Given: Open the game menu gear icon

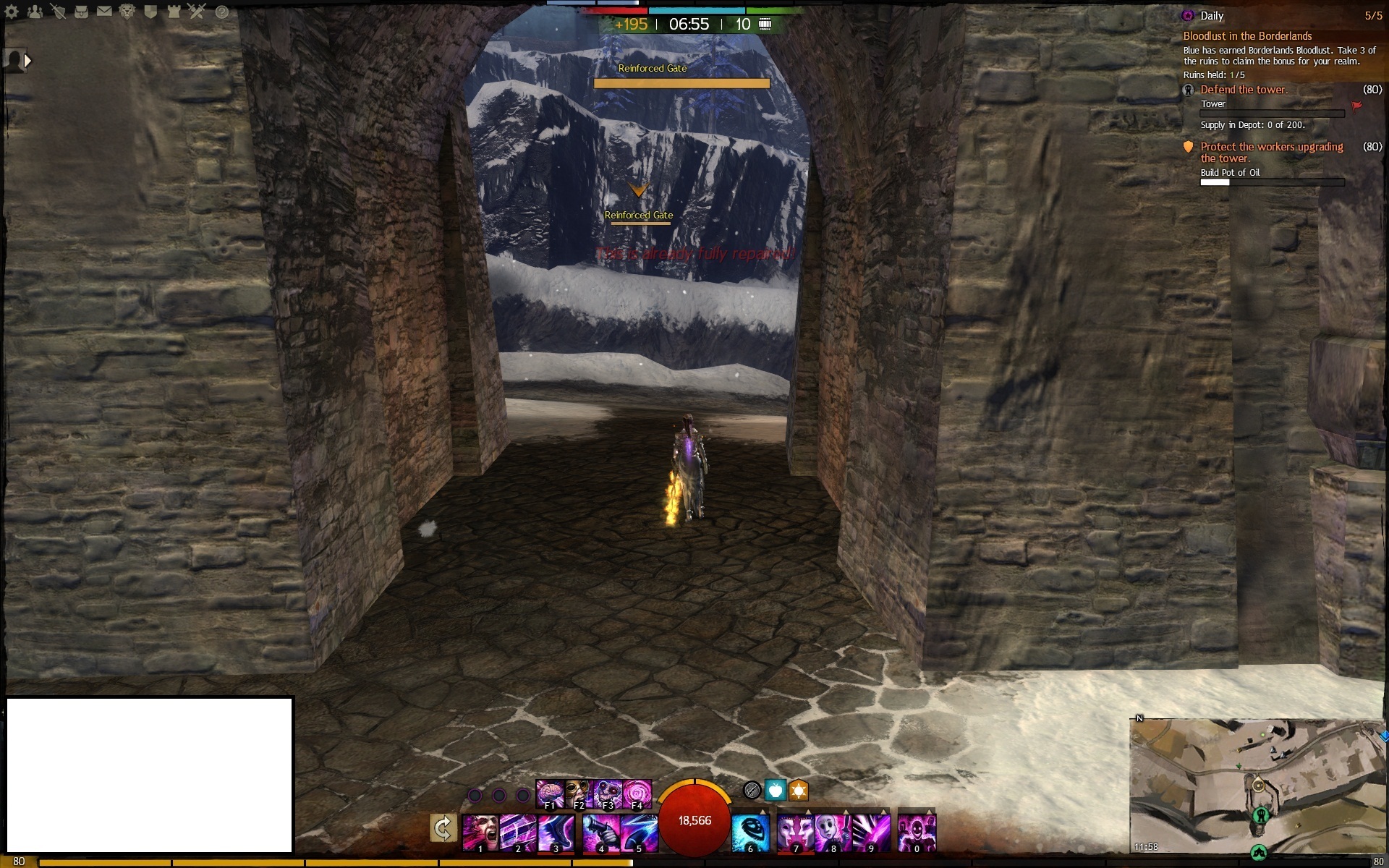Looking at the screenshot, I should 12,12.
